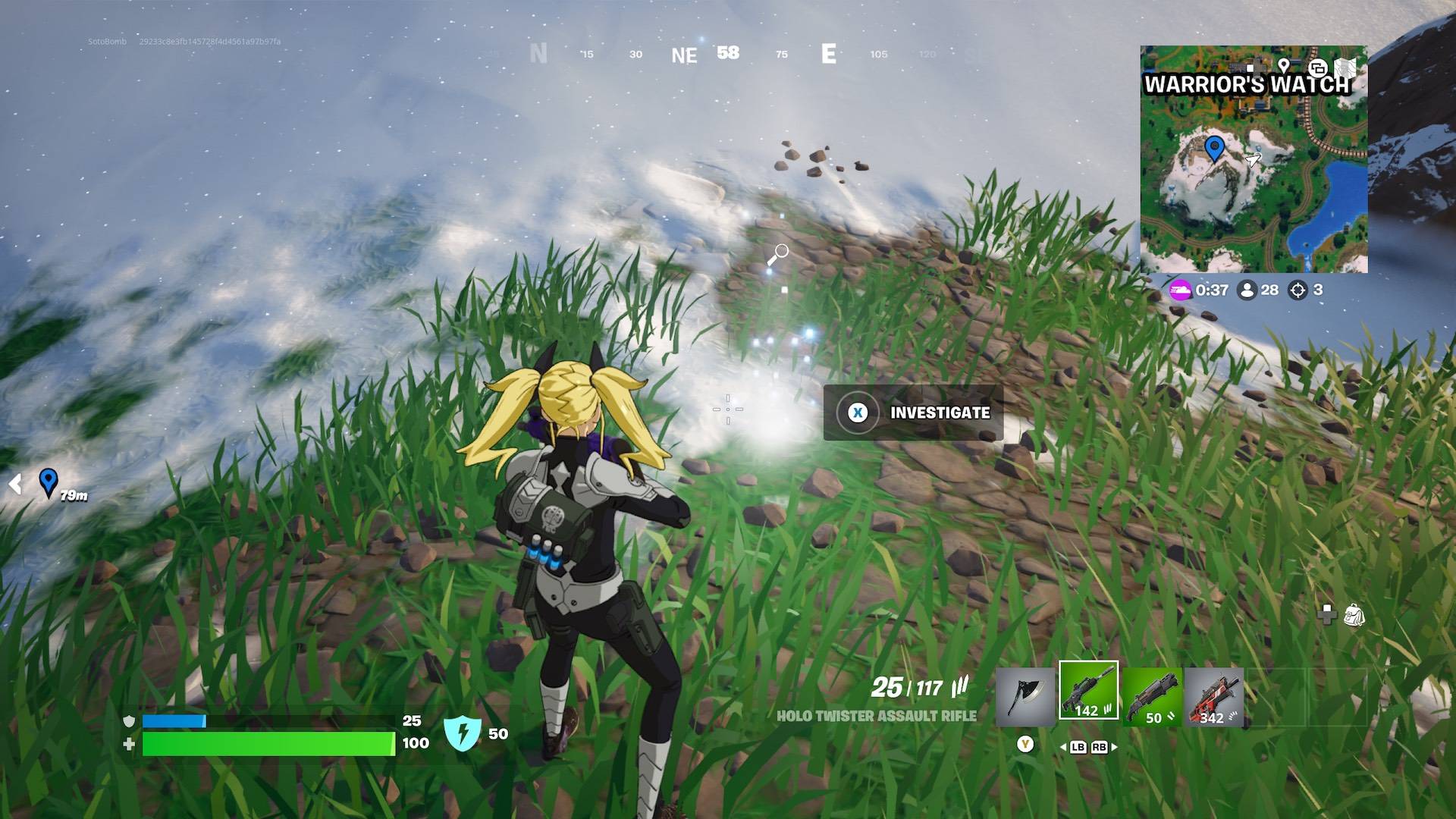Click the squad comms icon beside the map icon
The height and width of the screenshot is (819, 1456).
point(1318,68)
